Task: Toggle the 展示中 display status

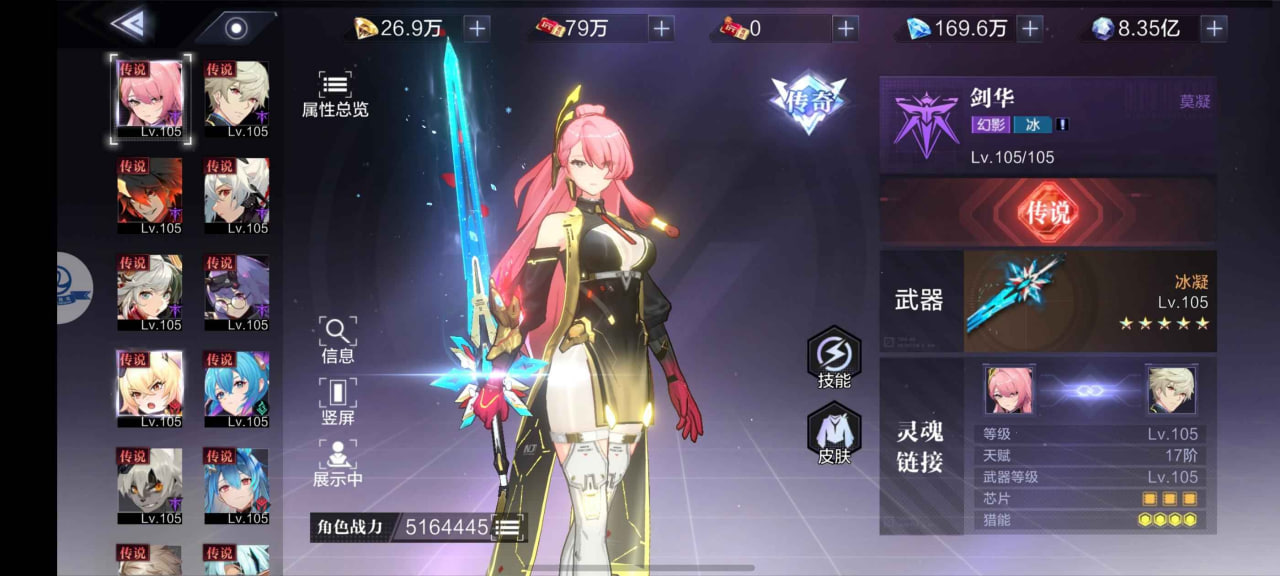Action: point(337,463)
